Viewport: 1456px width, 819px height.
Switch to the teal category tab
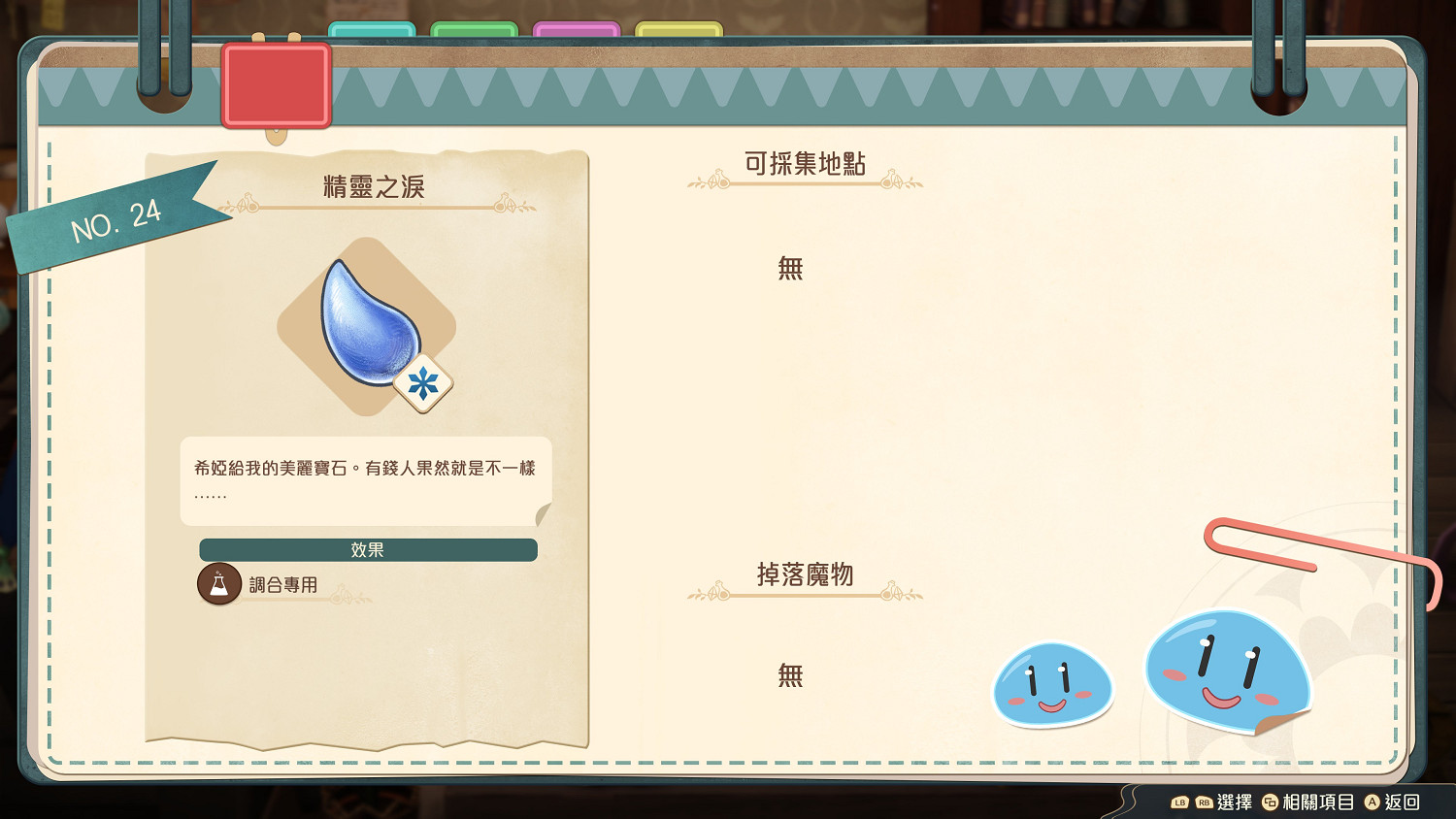click(x=372, y=27)
